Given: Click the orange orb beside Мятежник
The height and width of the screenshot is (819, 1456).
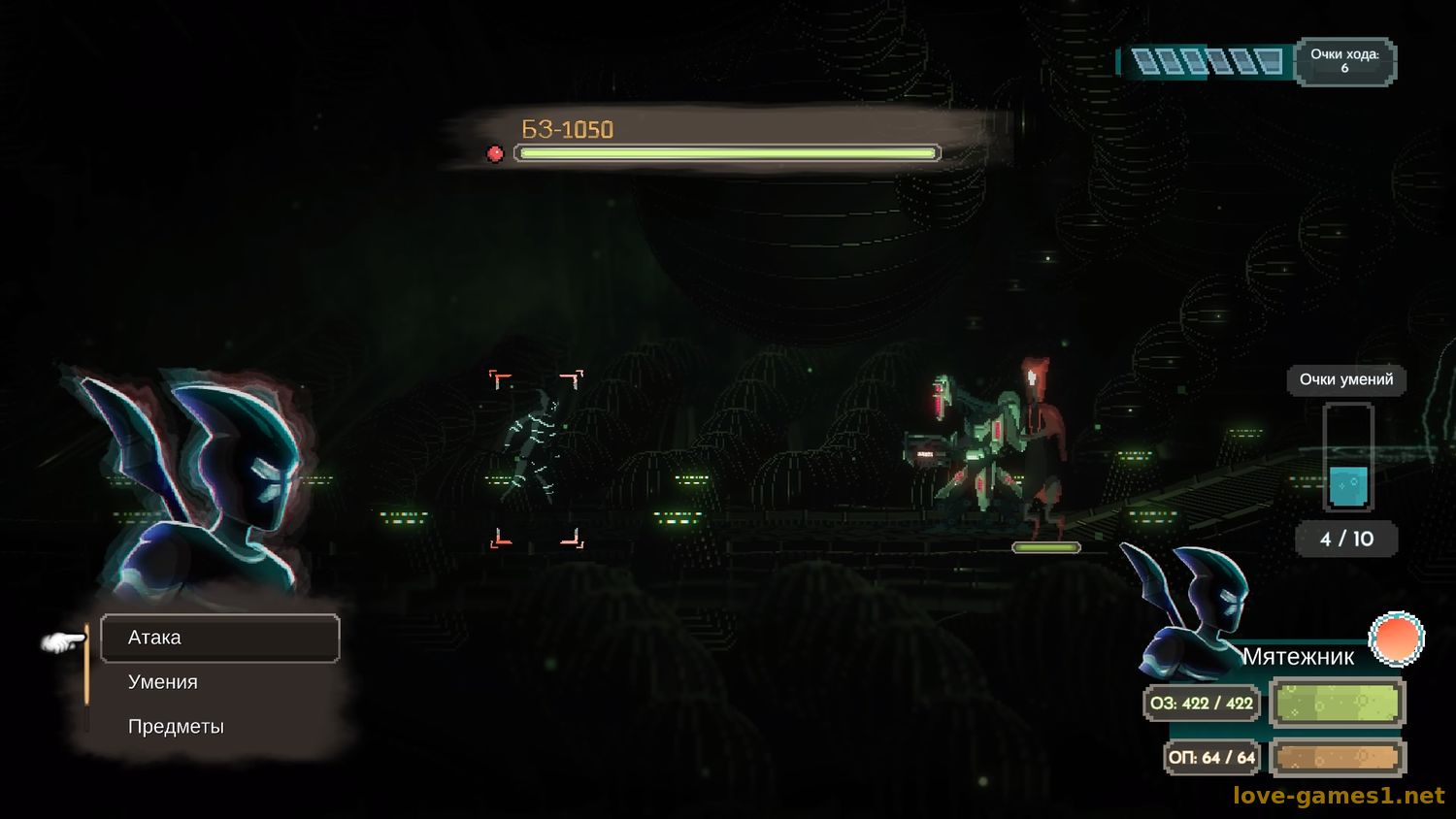Looking at the screenshot, I should (1396, 639).
